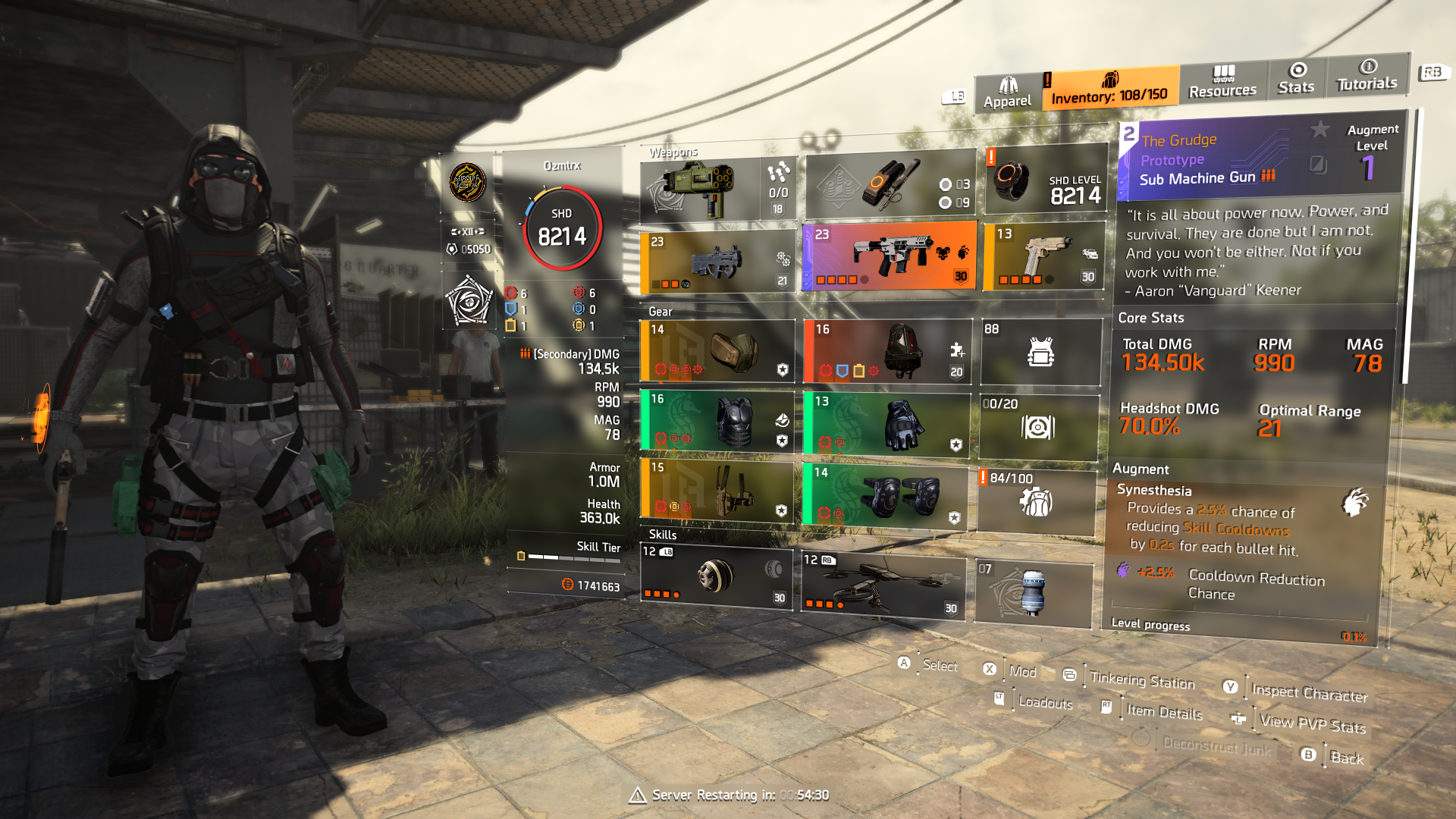Screen dimensions: 1456x819
Task: Select the backpack gear slot
Action: pos(717,350)
